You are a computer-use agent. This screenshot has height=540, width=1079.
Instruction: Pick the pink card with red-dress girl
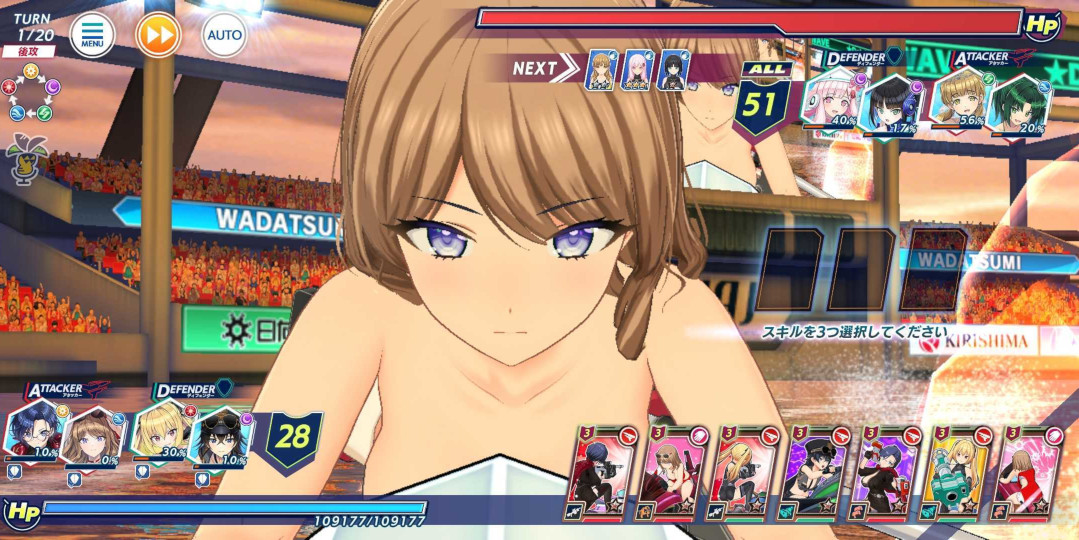pyautogui.click(x=1028, y=473)
